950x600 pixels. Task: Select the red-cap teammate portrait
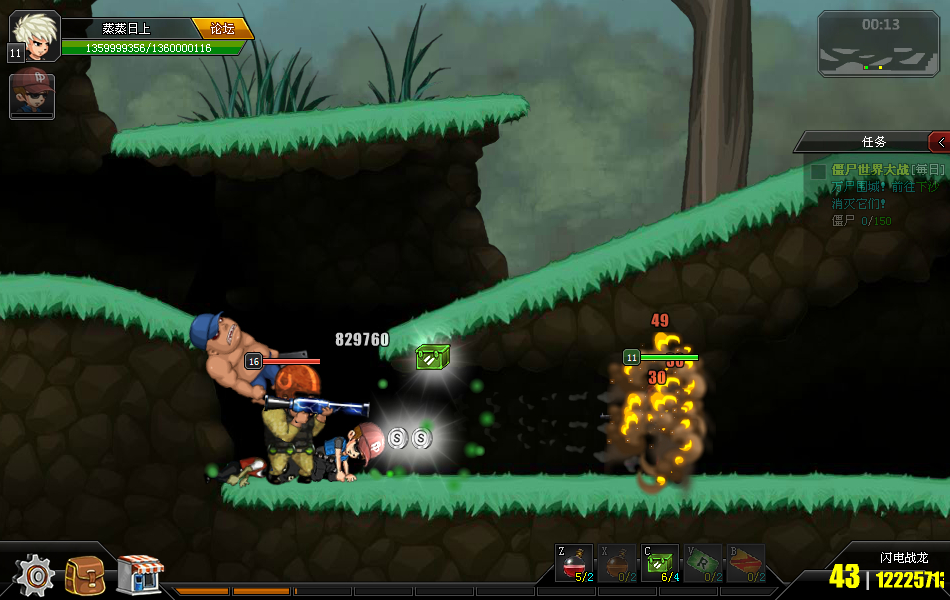point(32,95)
